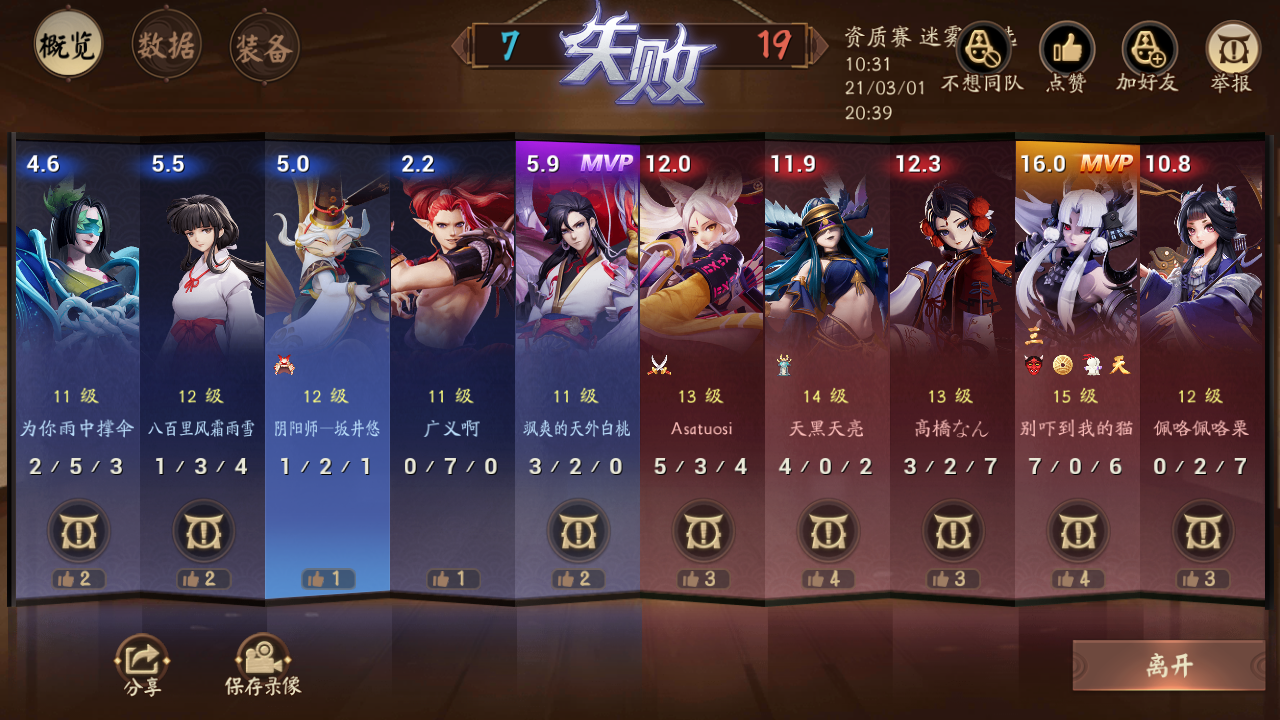Screen dimensions: 1280x720
Task: Report the player 广义啊
Action: (x=452, y=531)
